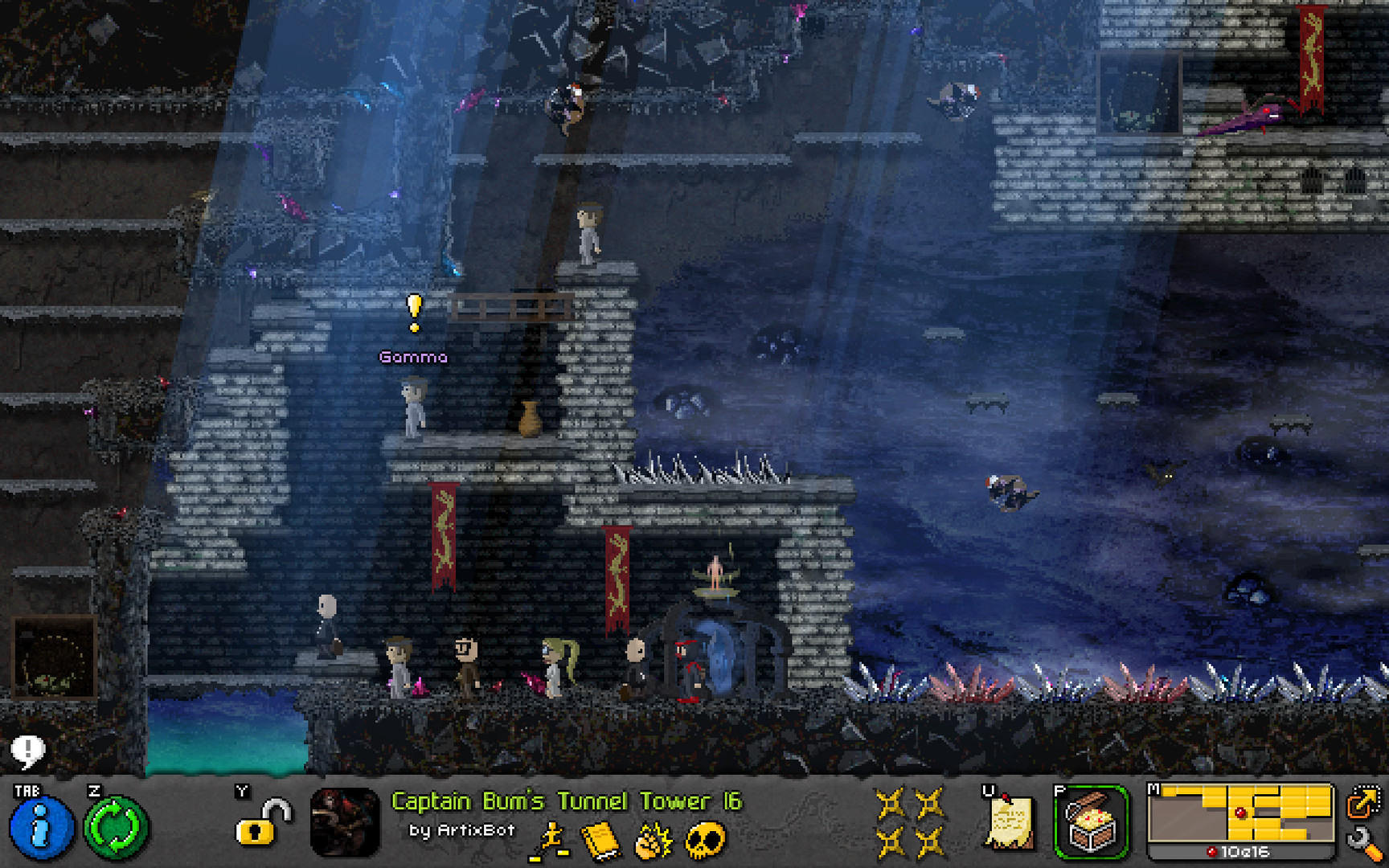Click the orange export arrow icon

(x=1363, y=802)
